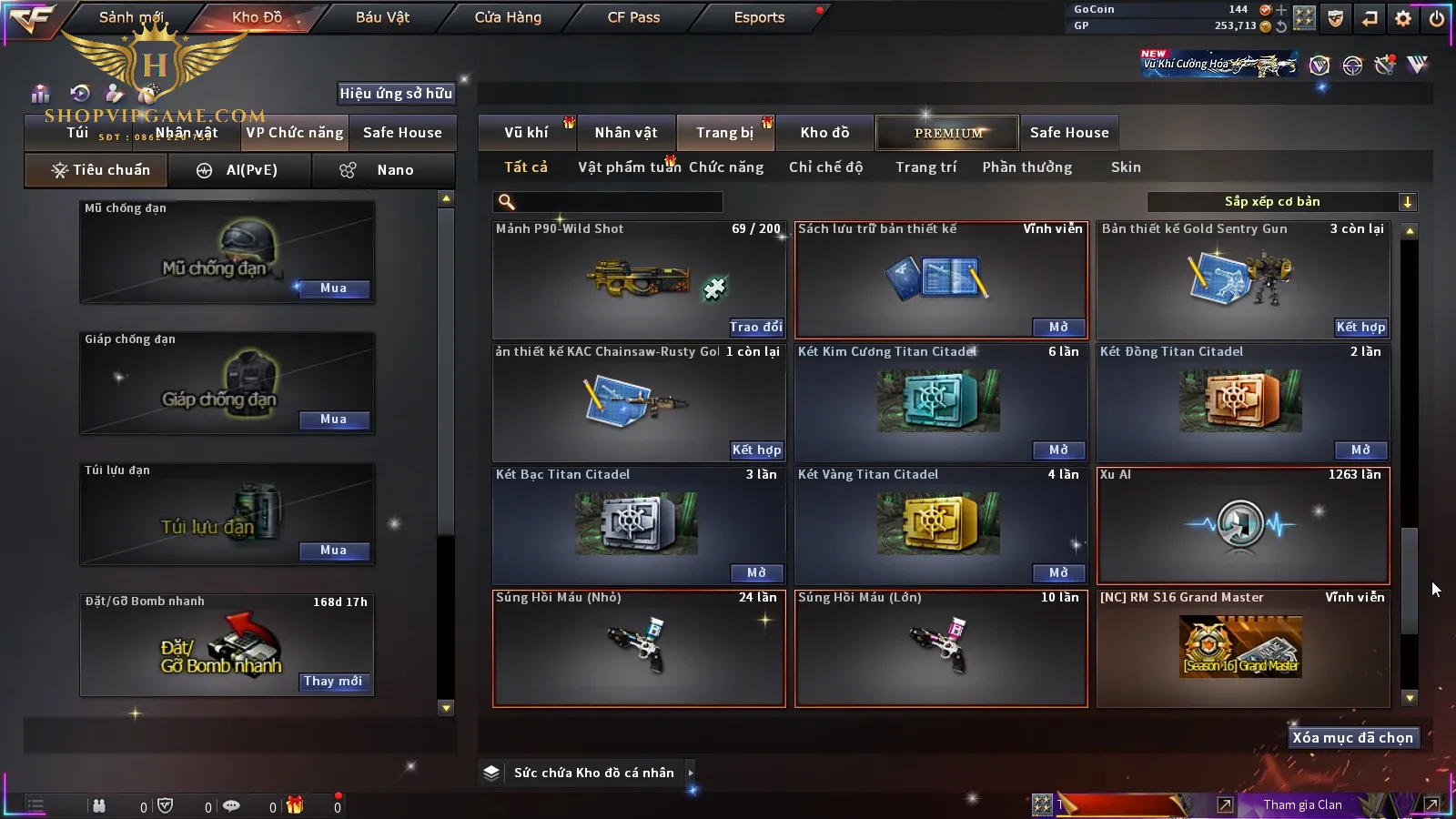Open the CF Pass menu
The image size is (1456, 819).
point(633,17)
